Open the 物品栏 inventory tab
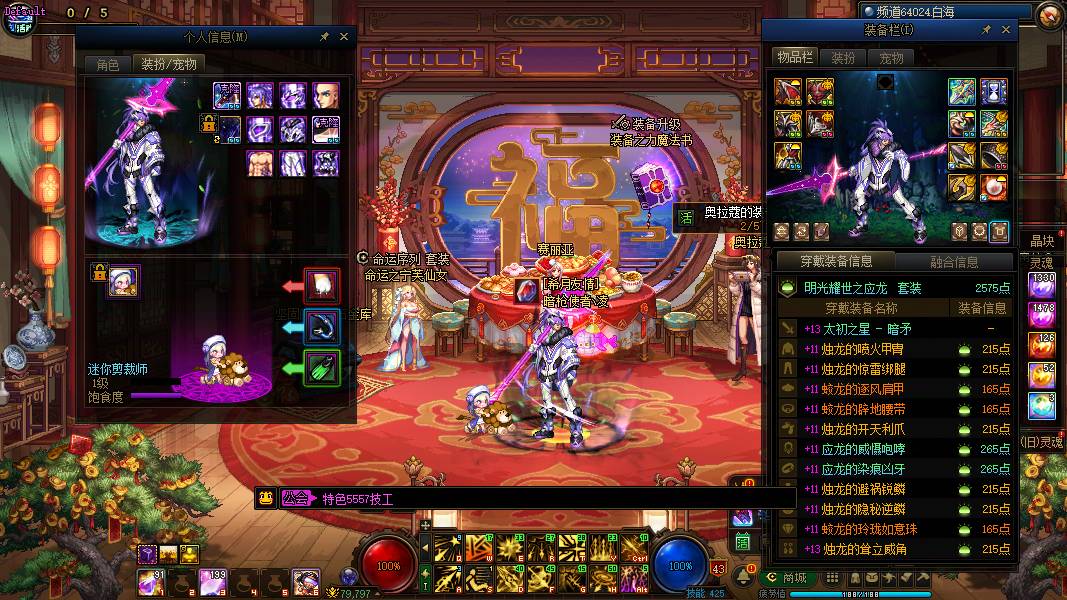Screen dimensions: 1067x600 (796, 58)
